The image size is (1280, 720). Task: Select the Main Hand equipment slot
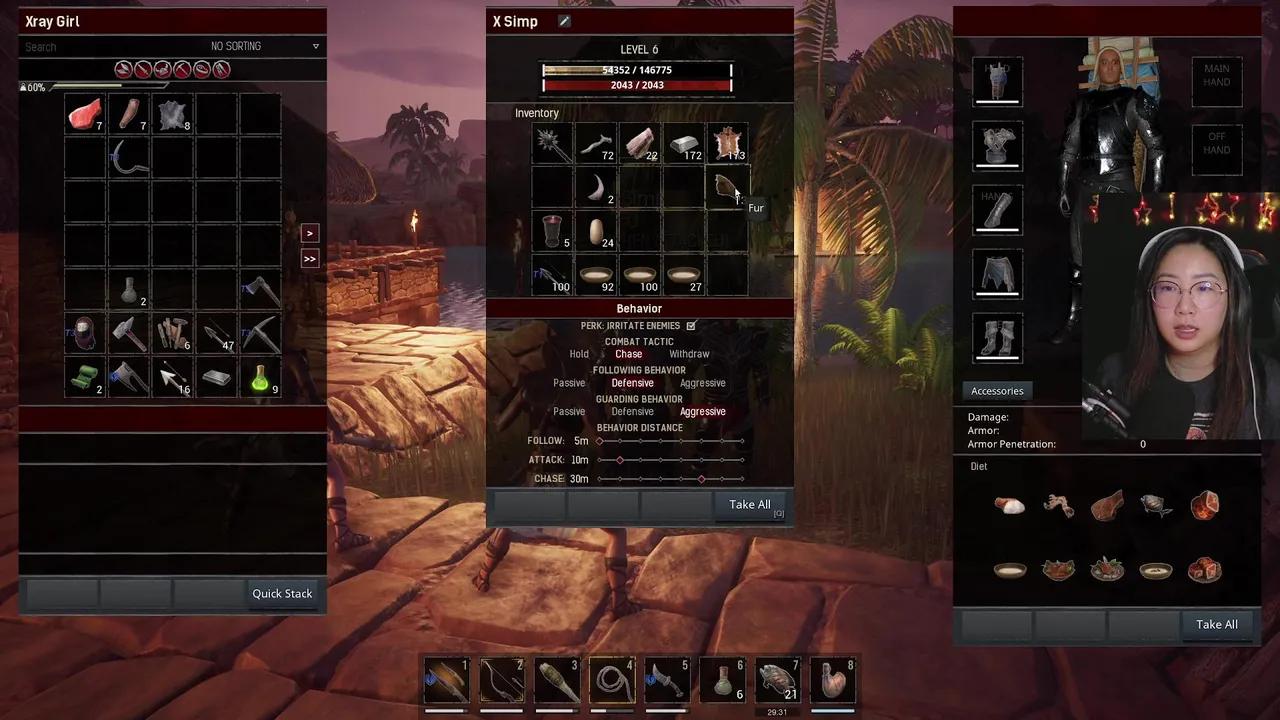tap(1216, 82)
